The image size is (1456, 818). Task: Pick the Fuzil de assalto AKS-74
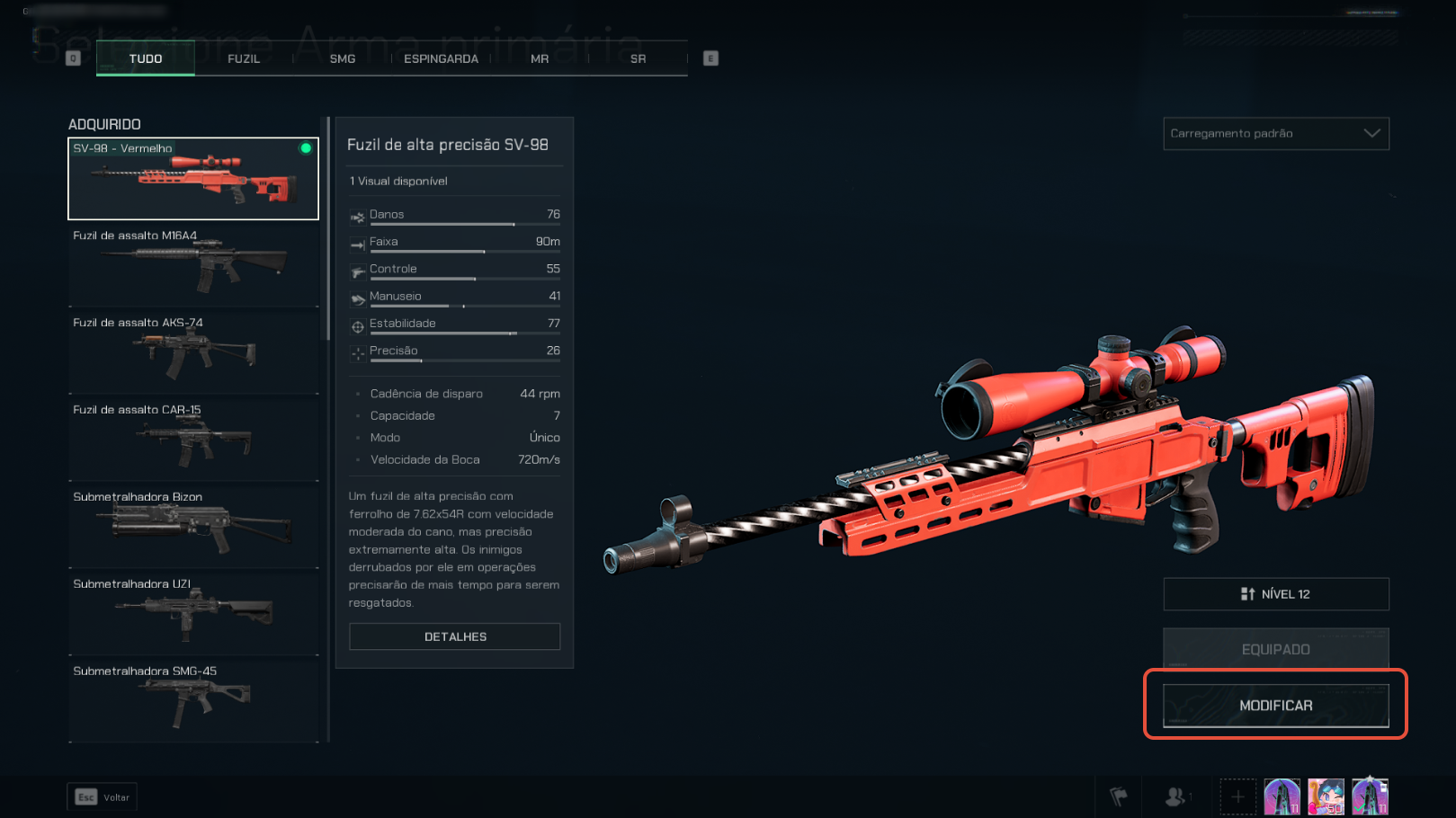point(193,352)
